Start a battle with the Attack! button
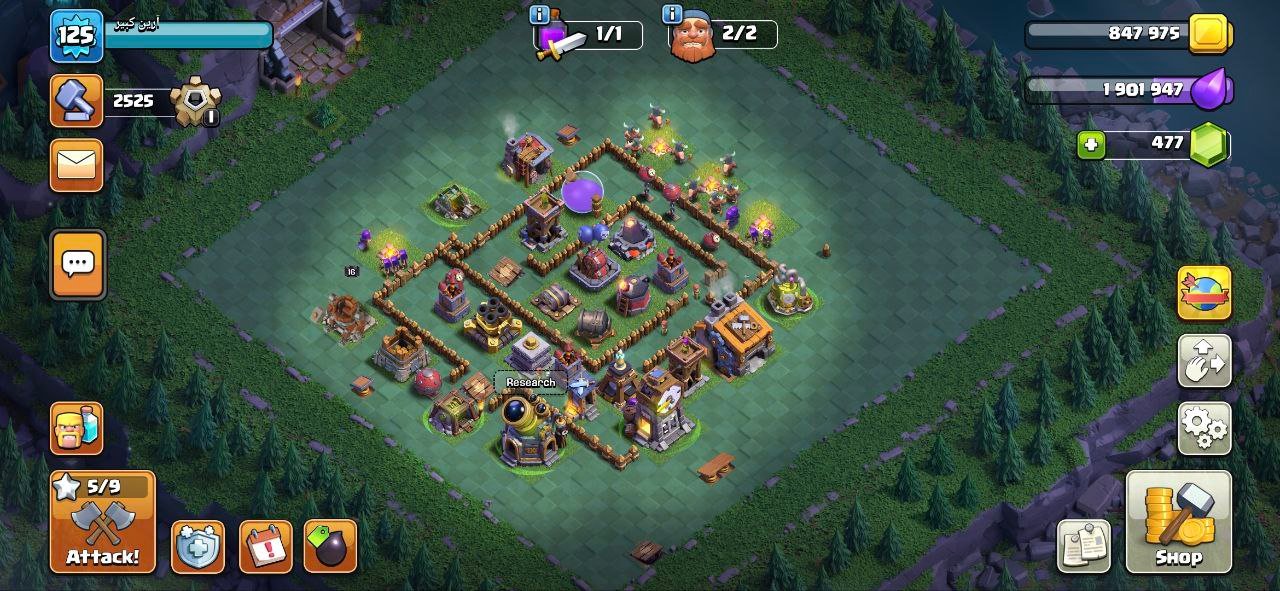 [x=102, y=522]
